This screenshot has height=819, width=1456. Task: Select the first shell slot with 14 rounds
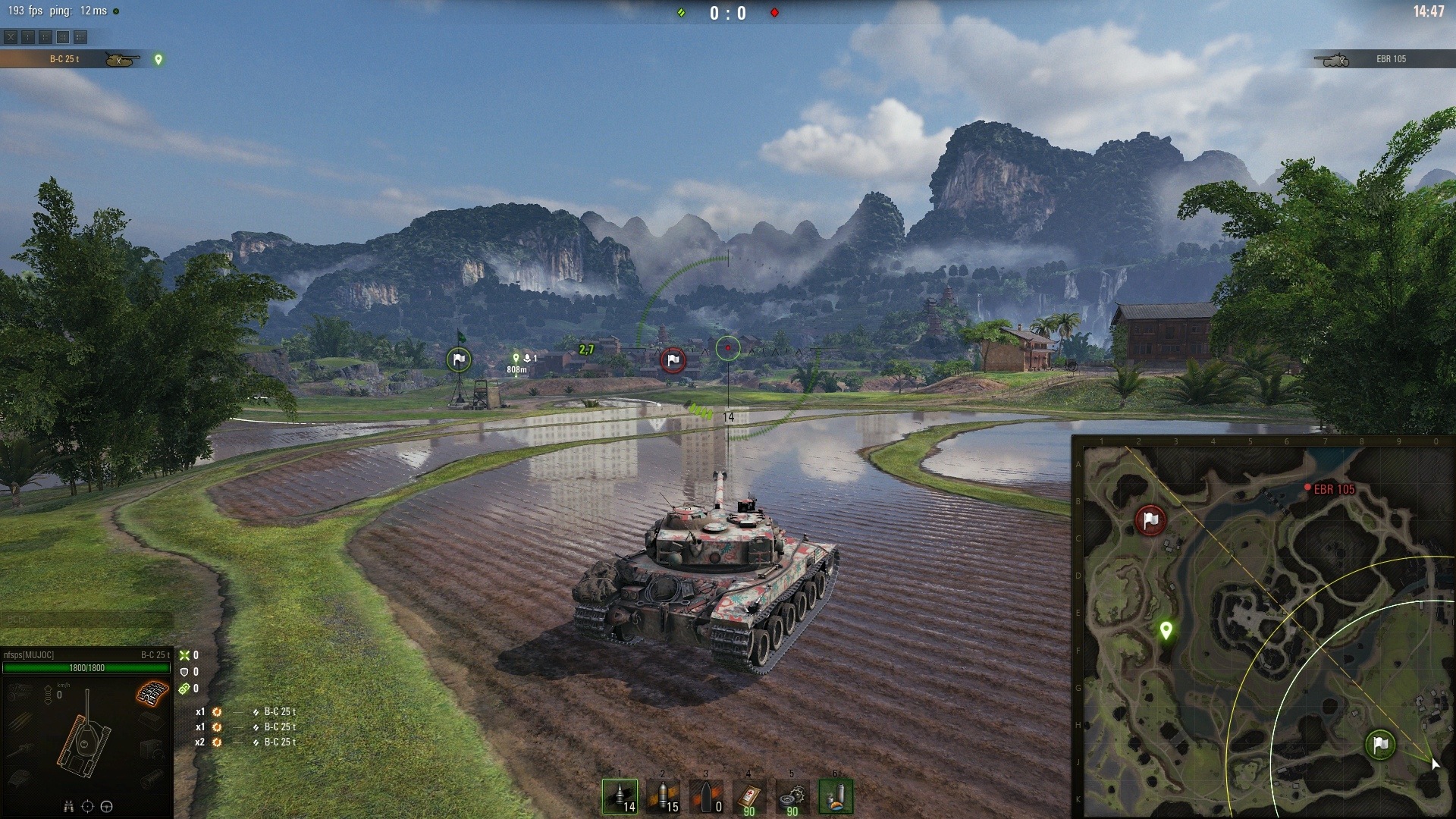point(620,797)
